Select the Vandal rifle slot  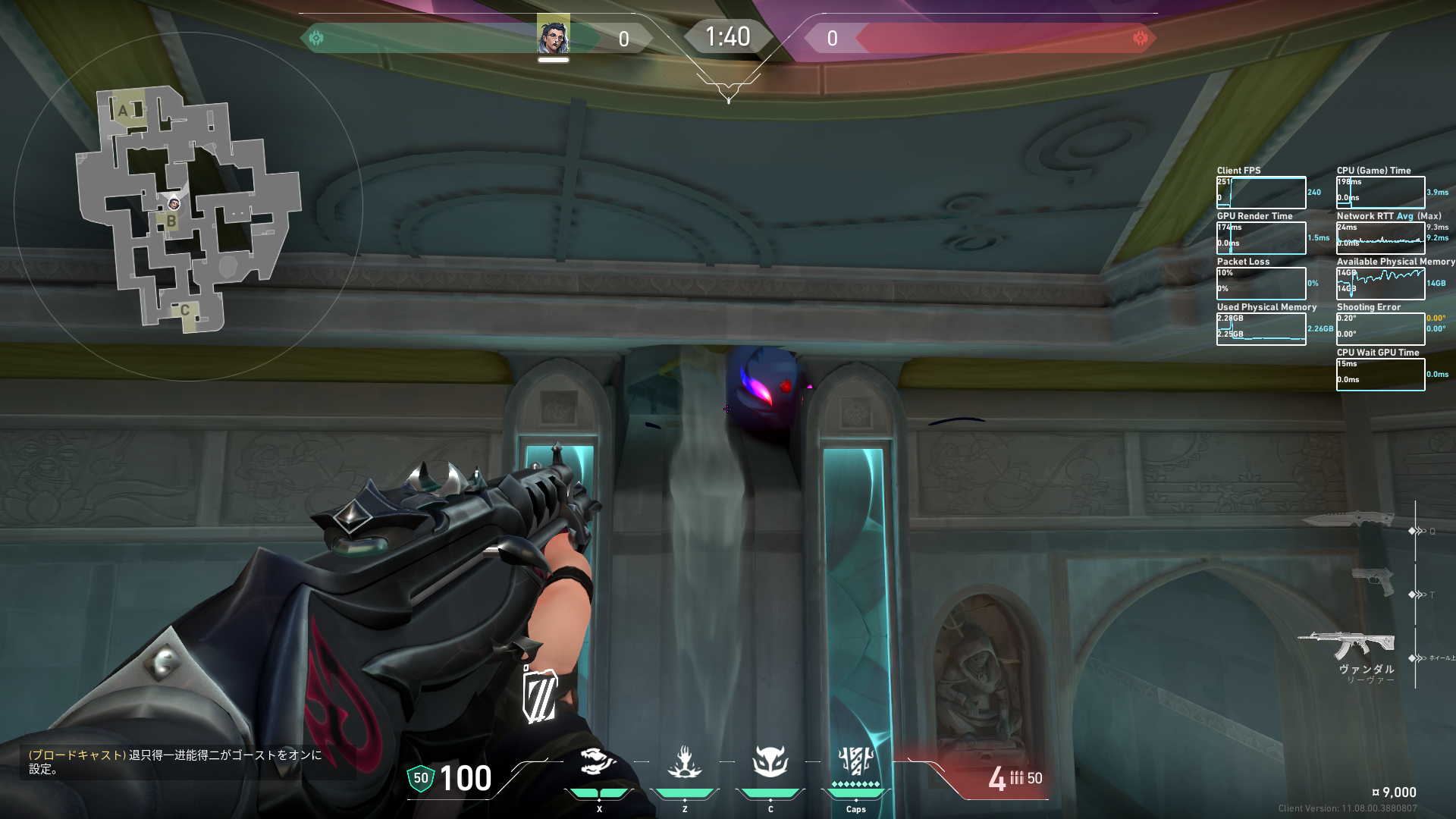(x=1347, y=646)
